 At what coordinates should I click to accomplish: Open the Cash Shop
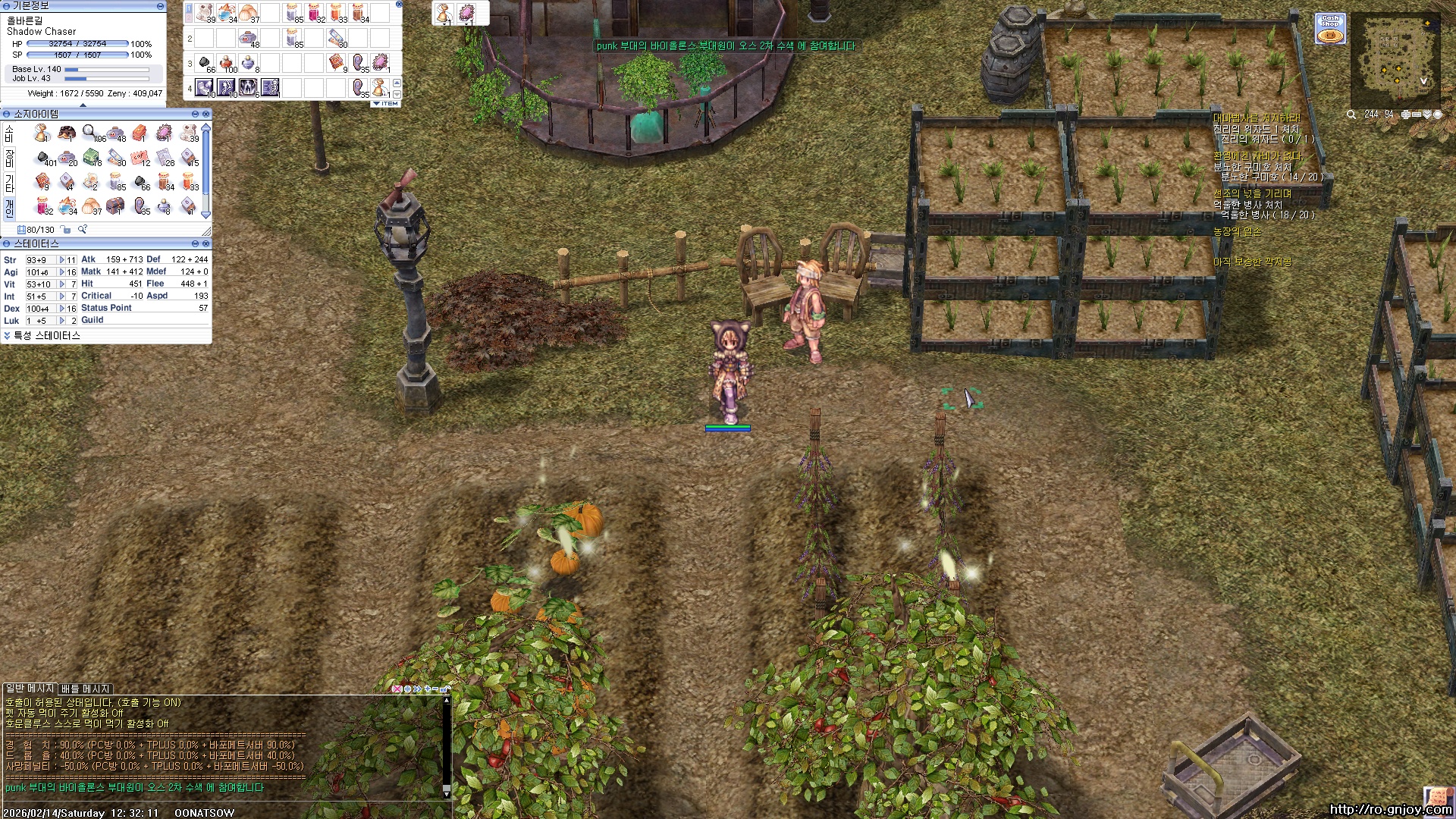[1330, 29]
